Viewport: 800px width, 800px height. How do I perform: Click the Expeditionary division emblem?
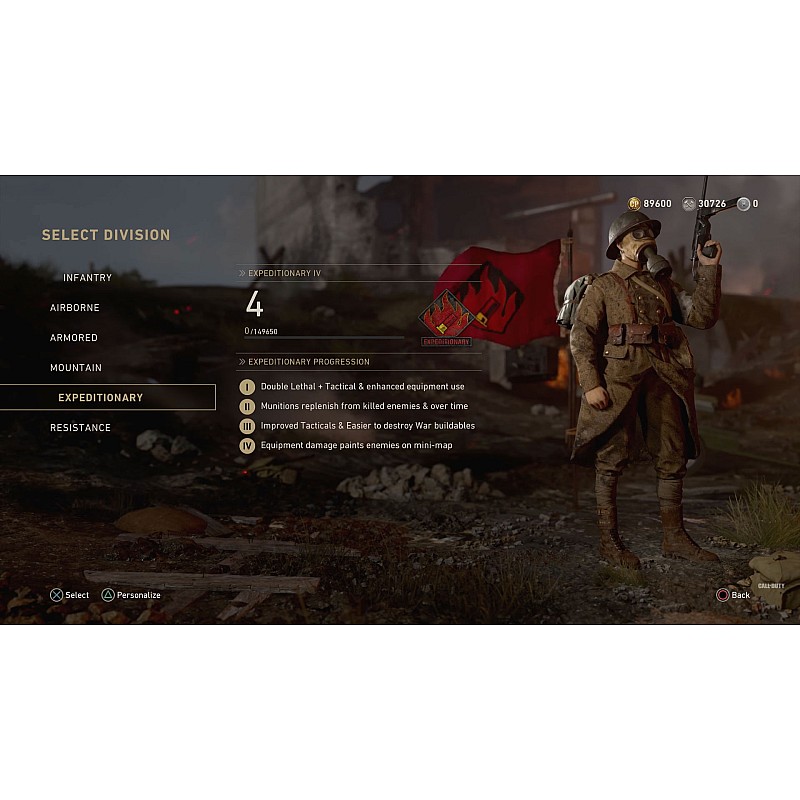click(x=446, y=315)
